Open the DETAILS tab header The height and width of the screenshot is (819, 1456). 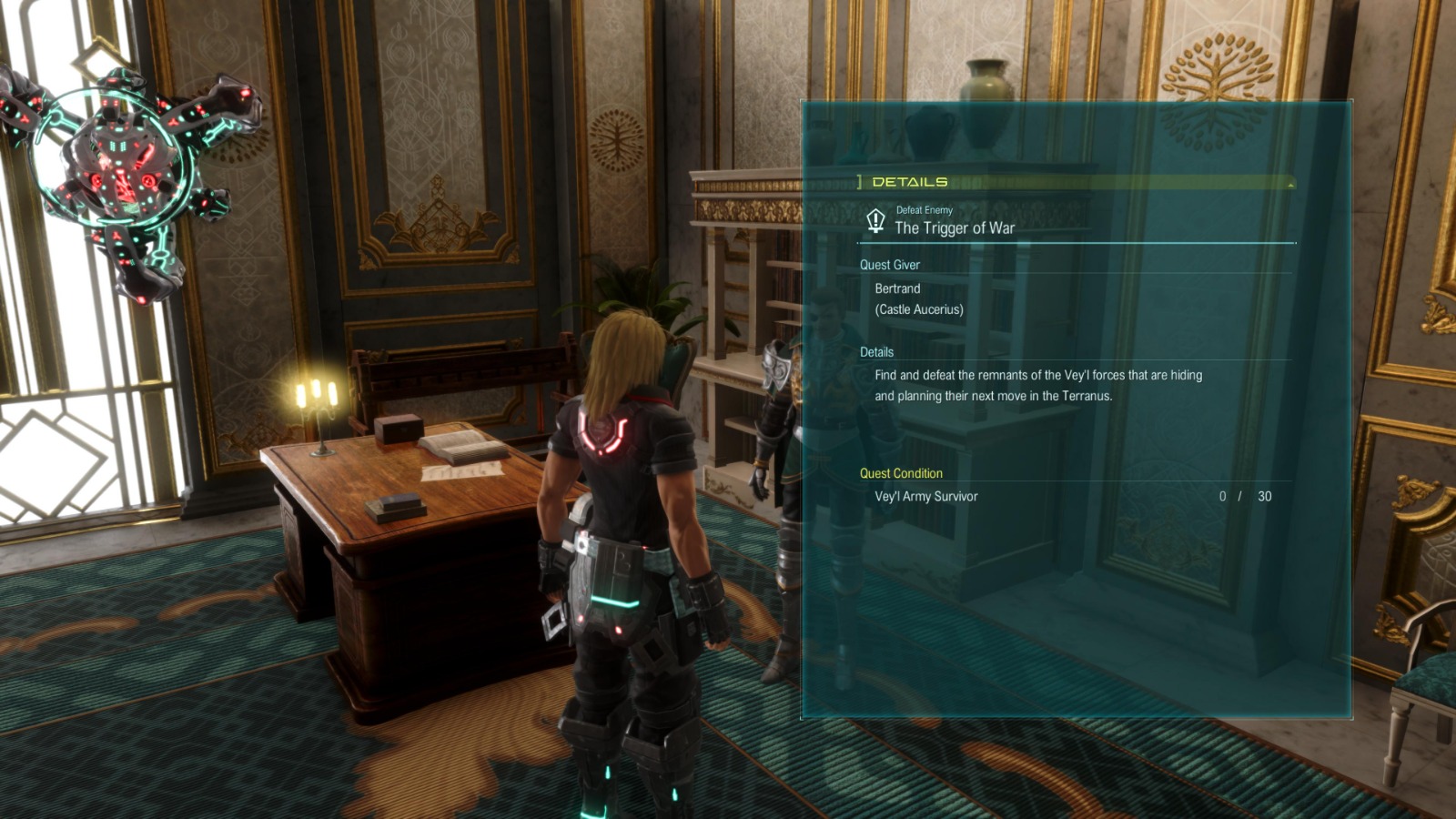click(x=910, y=181)
